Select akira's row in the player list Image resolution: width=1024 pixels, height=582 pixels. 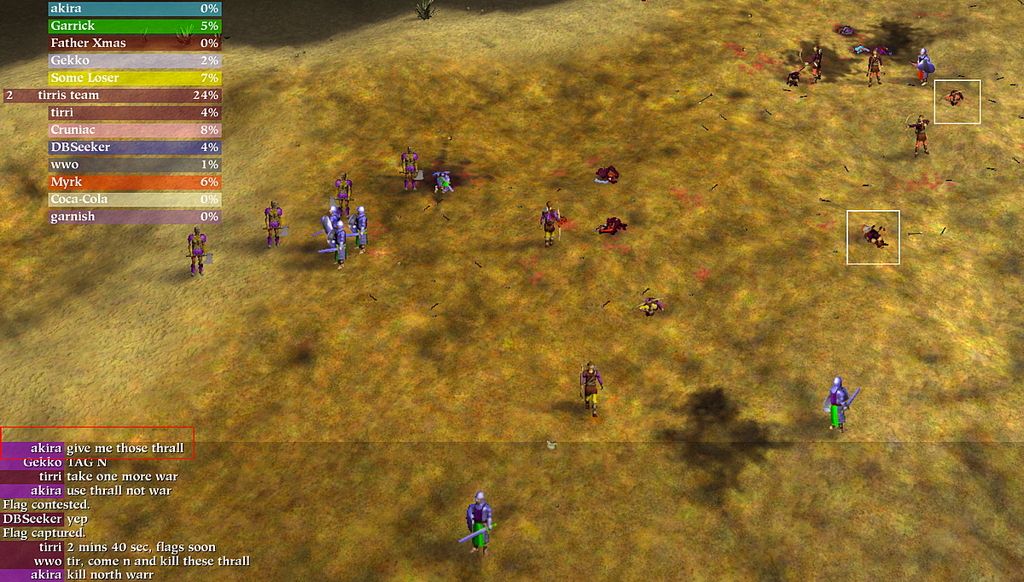pos(135,8)
